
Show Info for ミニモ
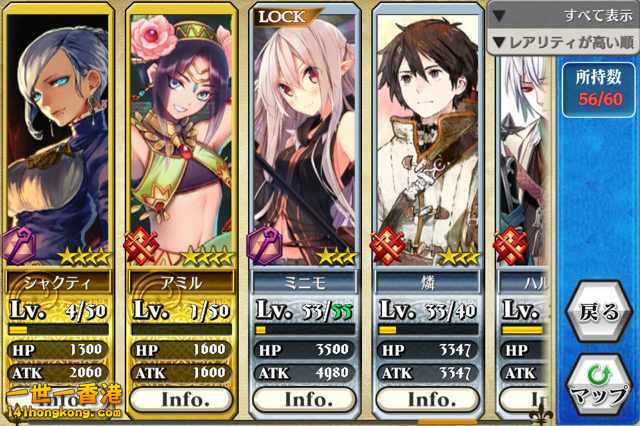point(308,398)
